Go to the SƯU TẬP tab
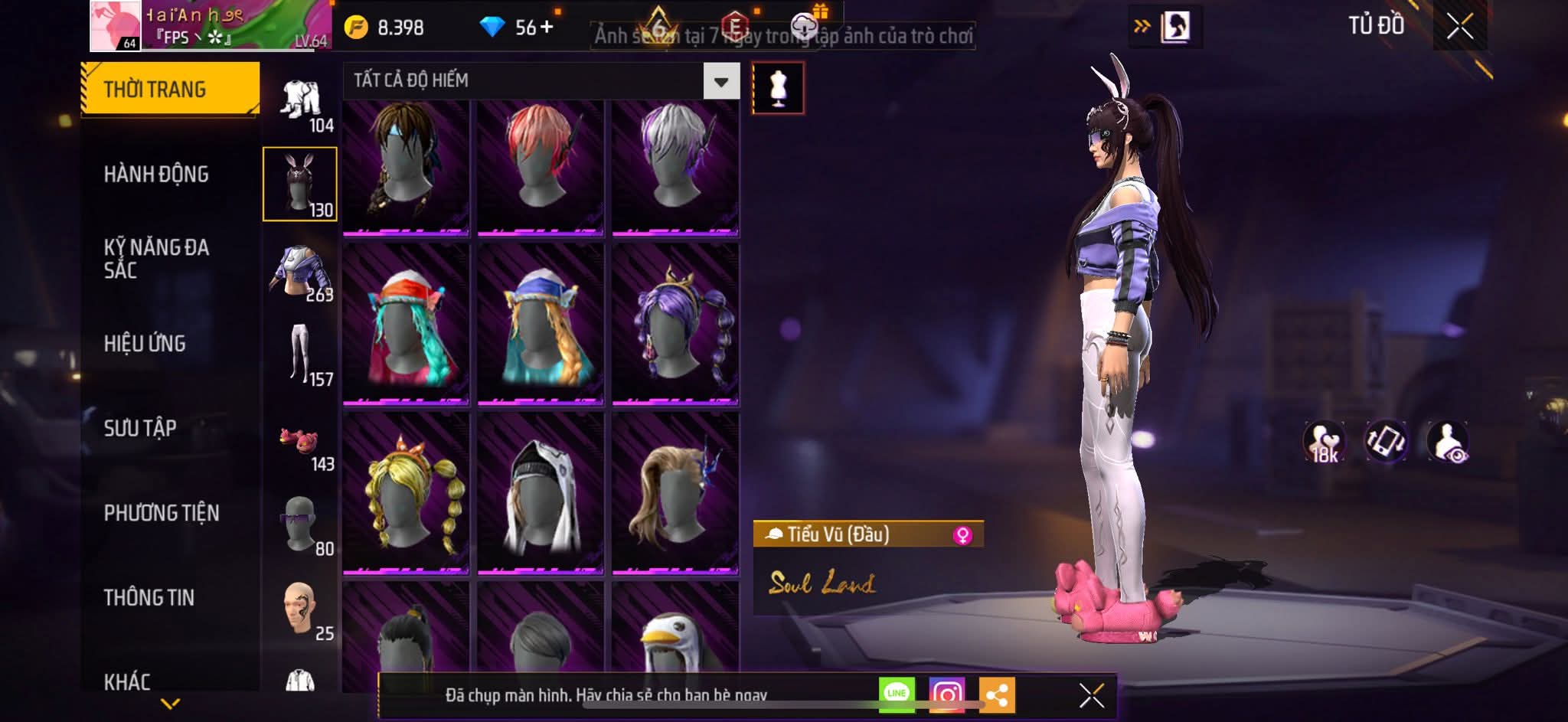This screenshot has height=722, width=1568. click(x=140, y=427)
